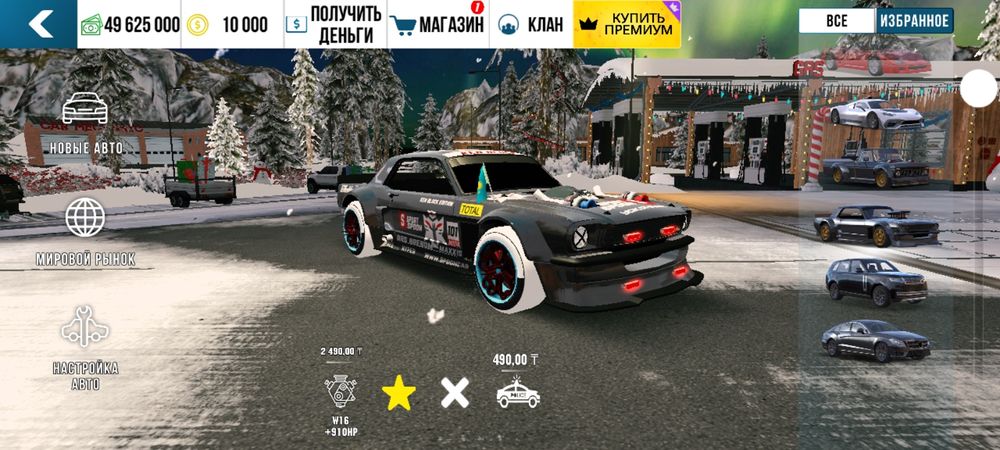Select the police car icon
The height and width of the screenshot is (450, 1000).
coord(517,394)
